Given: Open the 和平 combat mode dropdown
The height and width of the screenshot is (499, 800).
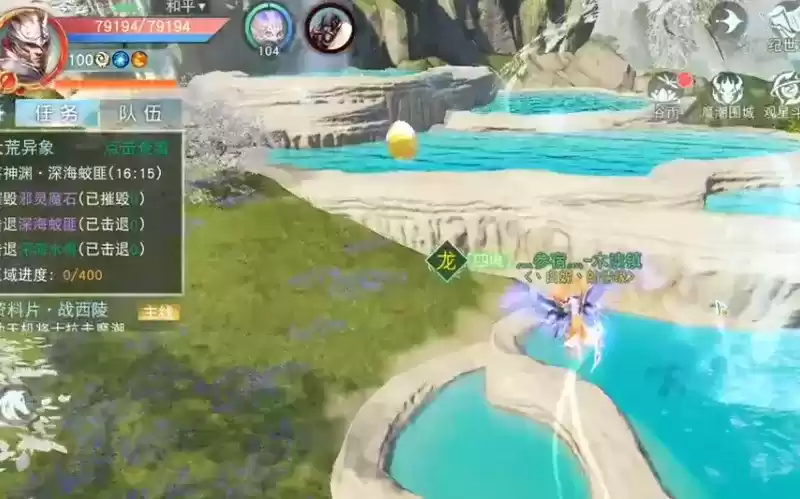Looking at the screenshot, I should coord(186,7).
